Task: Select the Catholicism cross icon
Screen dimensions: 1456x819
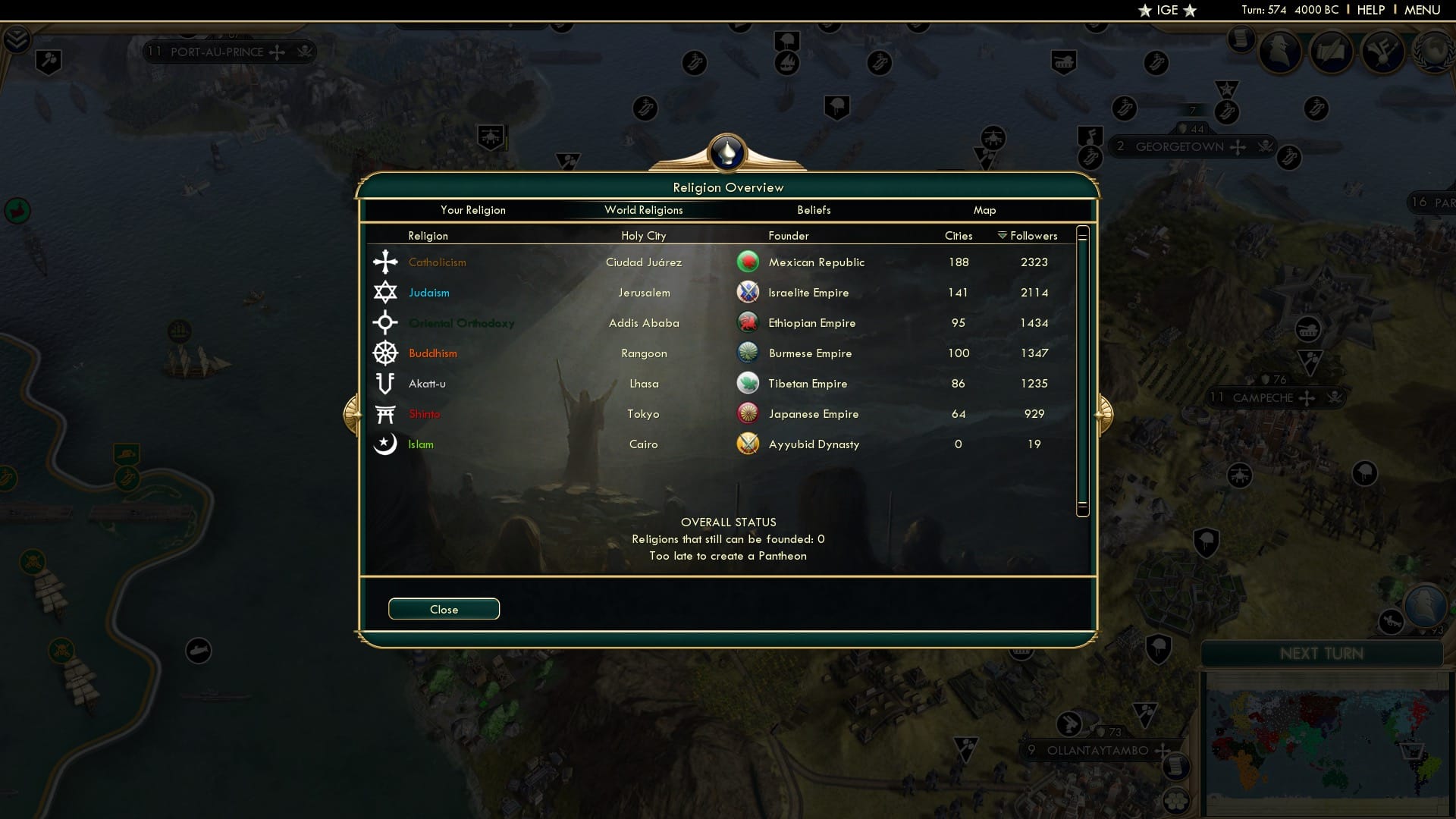Action: tap(386, 262)
